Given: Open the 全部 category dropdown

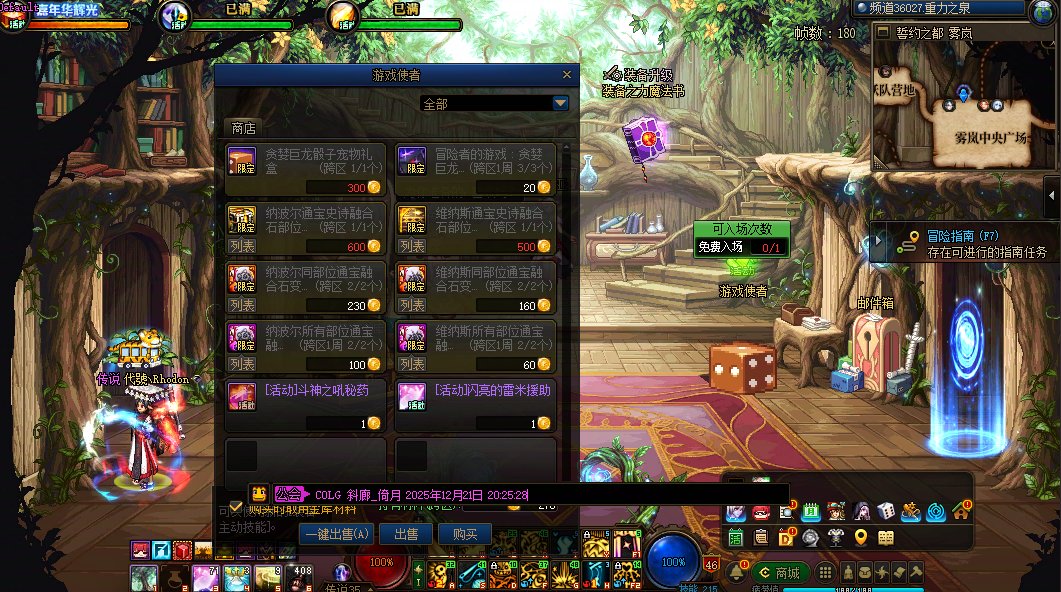Looking at the screenshot, I should (x=560, y=103).
